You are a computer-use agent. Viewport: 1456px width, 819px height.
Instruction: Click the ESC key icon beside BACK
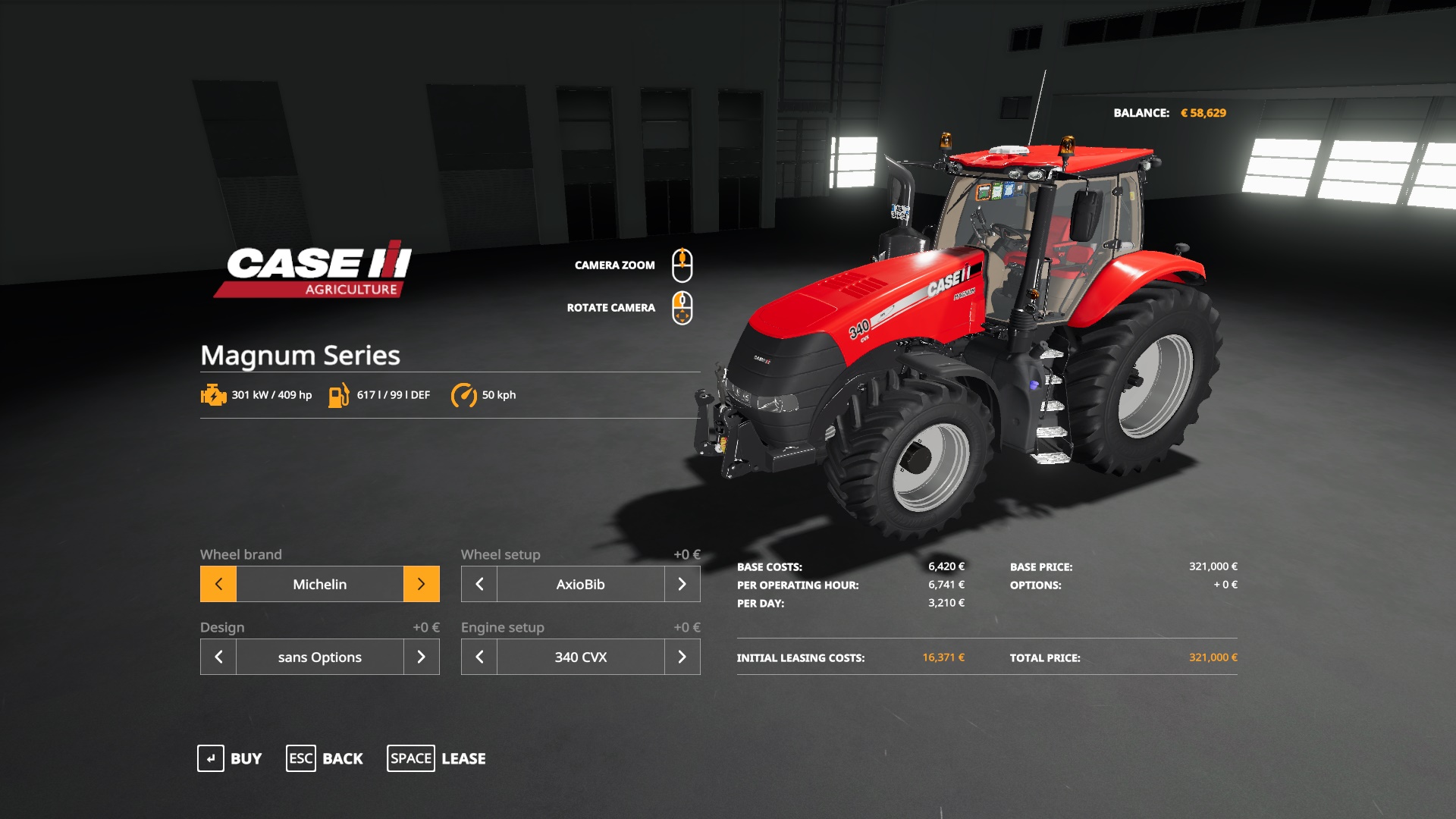[300, 758]
